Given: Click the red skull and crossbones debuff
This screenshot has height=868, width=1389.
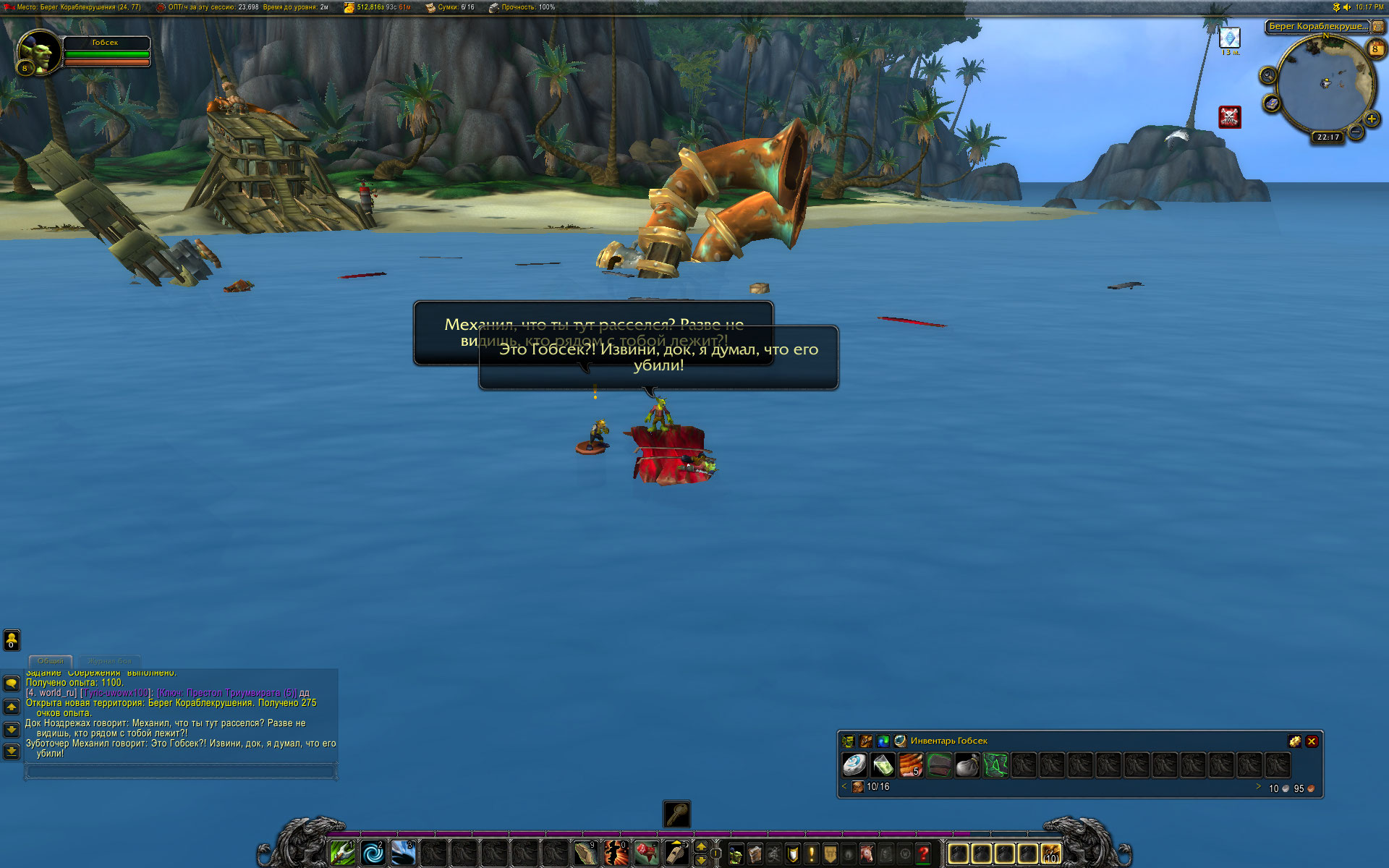Looking at the screenshot, I should click(1229, 116).
